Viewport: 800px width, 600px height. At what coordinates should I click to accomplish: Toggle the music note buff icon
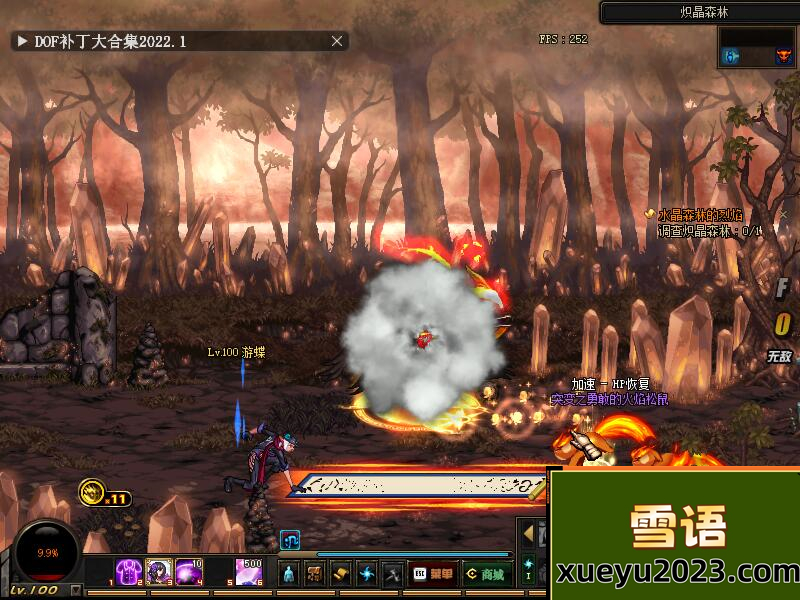click(x=290, y=540)
